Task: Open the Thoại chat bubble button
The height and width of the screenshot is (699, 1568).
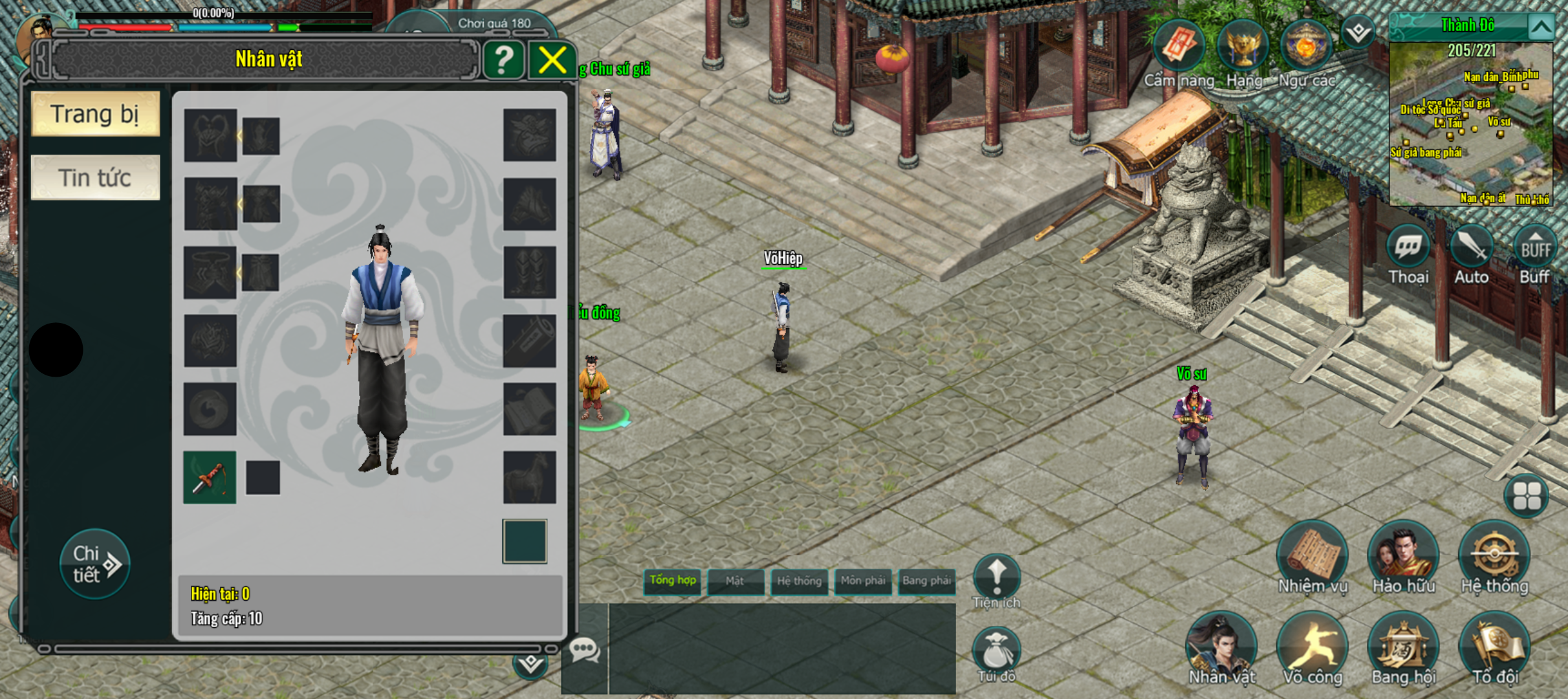Action: (x=1408, y=247)
